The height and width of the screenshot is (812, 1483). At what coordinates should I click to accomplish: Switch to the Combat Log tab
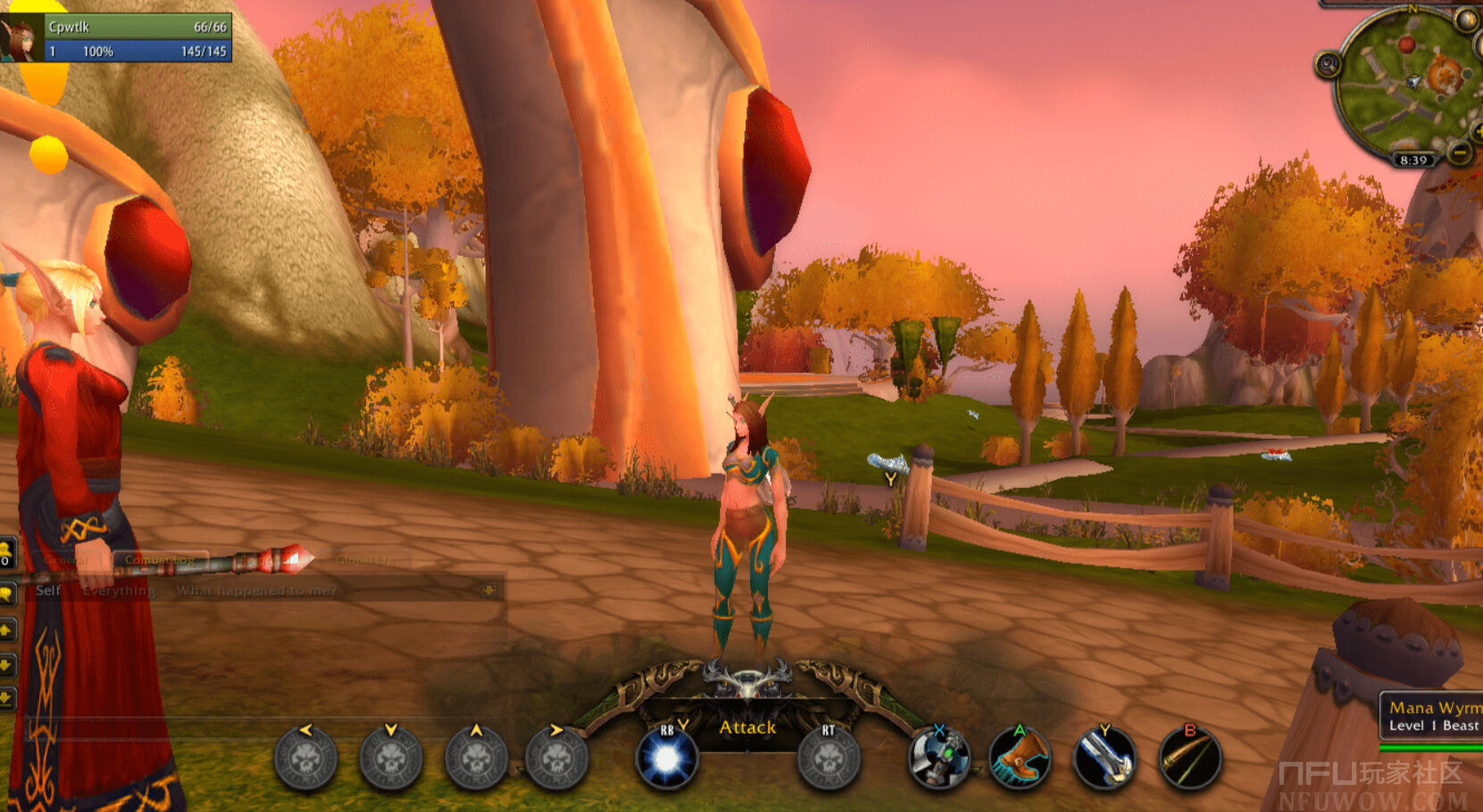(x=159, y=560)
